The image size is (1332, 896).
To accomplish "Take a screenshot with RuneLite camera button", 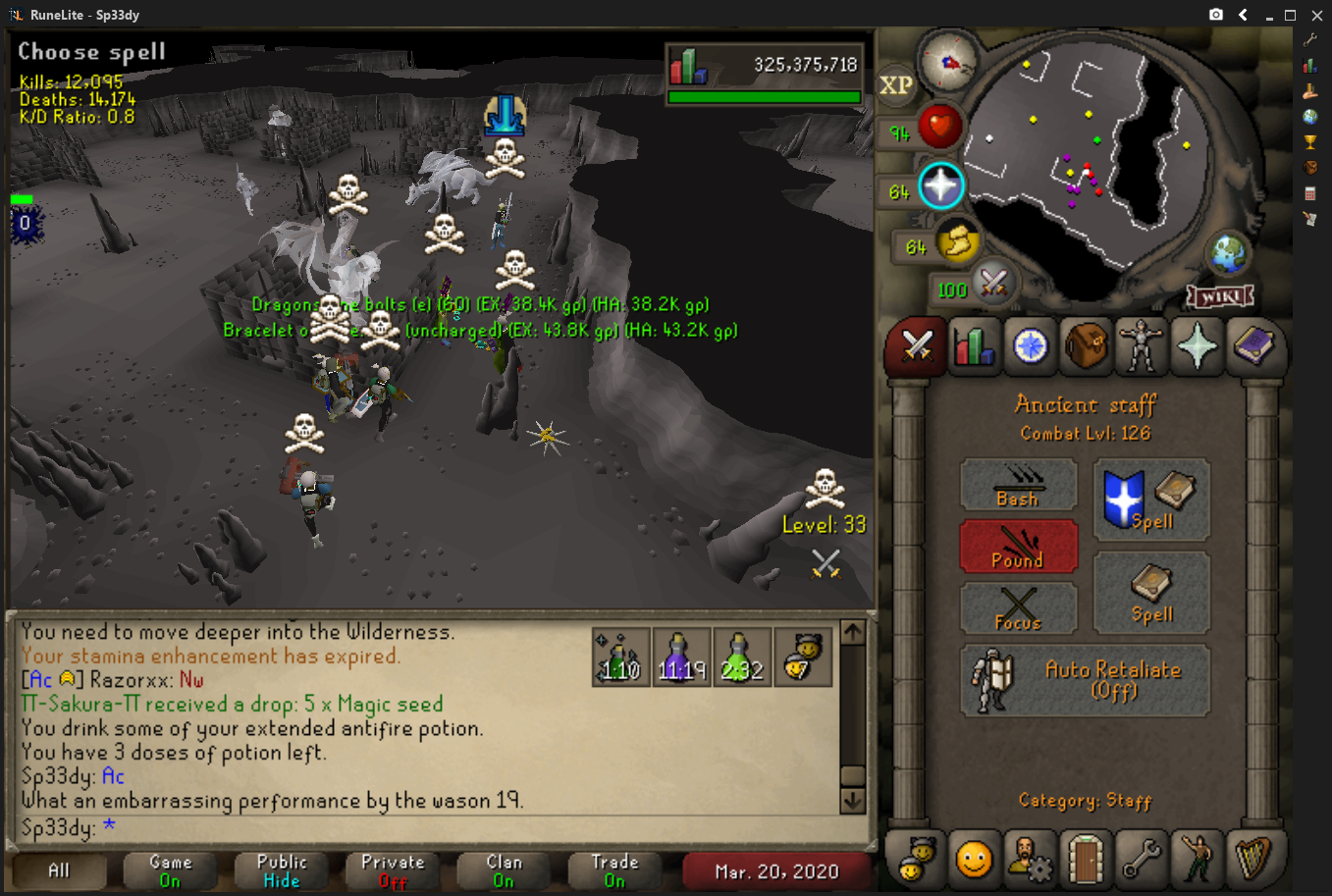I will (x=1216, y=15).
